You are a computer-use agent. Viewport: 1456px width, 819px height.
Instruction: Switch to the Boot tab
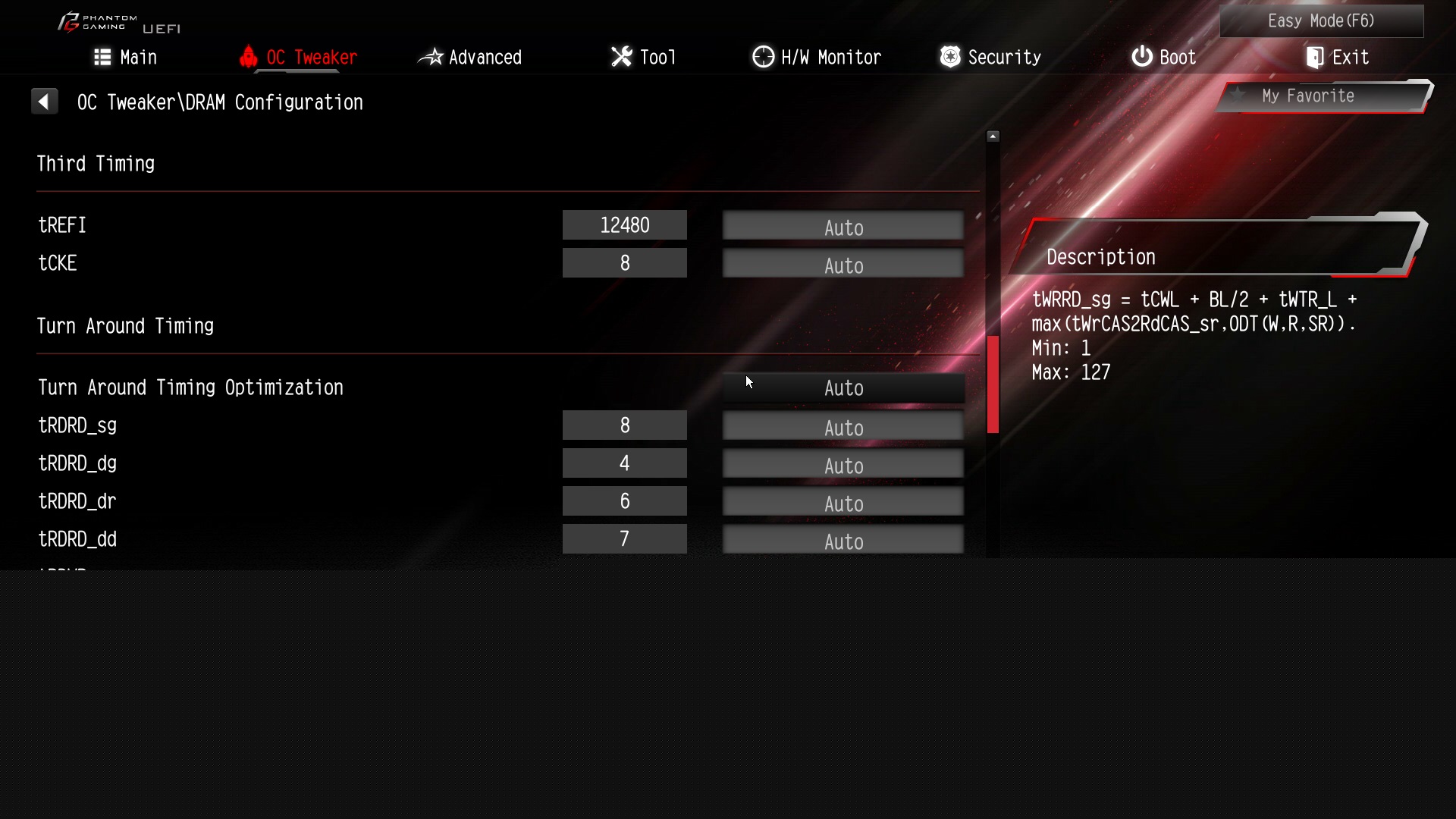click(x=1163, y=58)
